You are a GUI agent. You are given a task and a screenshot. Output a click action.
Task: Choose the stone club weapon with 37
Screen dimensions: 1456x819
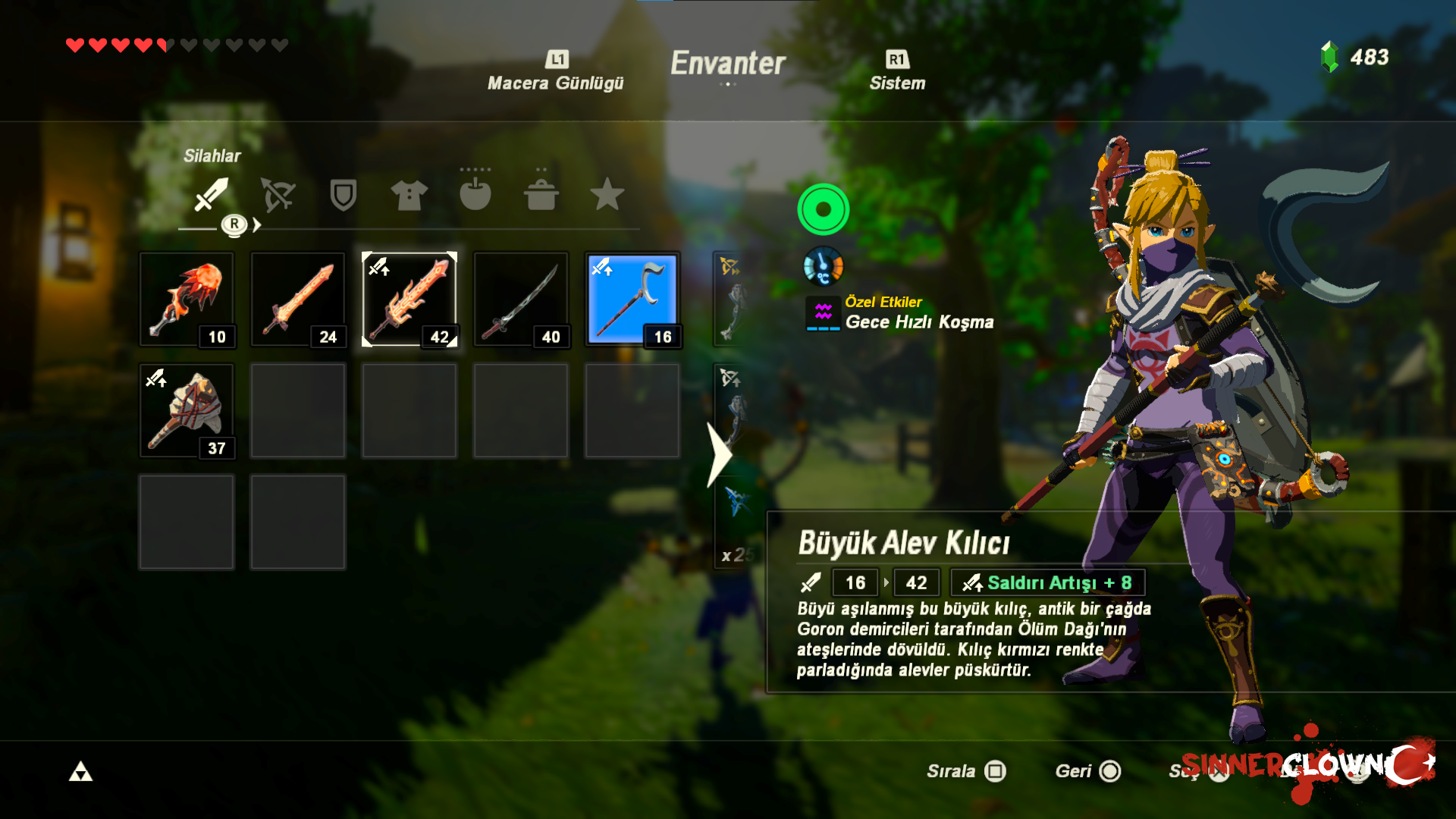[187, 411]
